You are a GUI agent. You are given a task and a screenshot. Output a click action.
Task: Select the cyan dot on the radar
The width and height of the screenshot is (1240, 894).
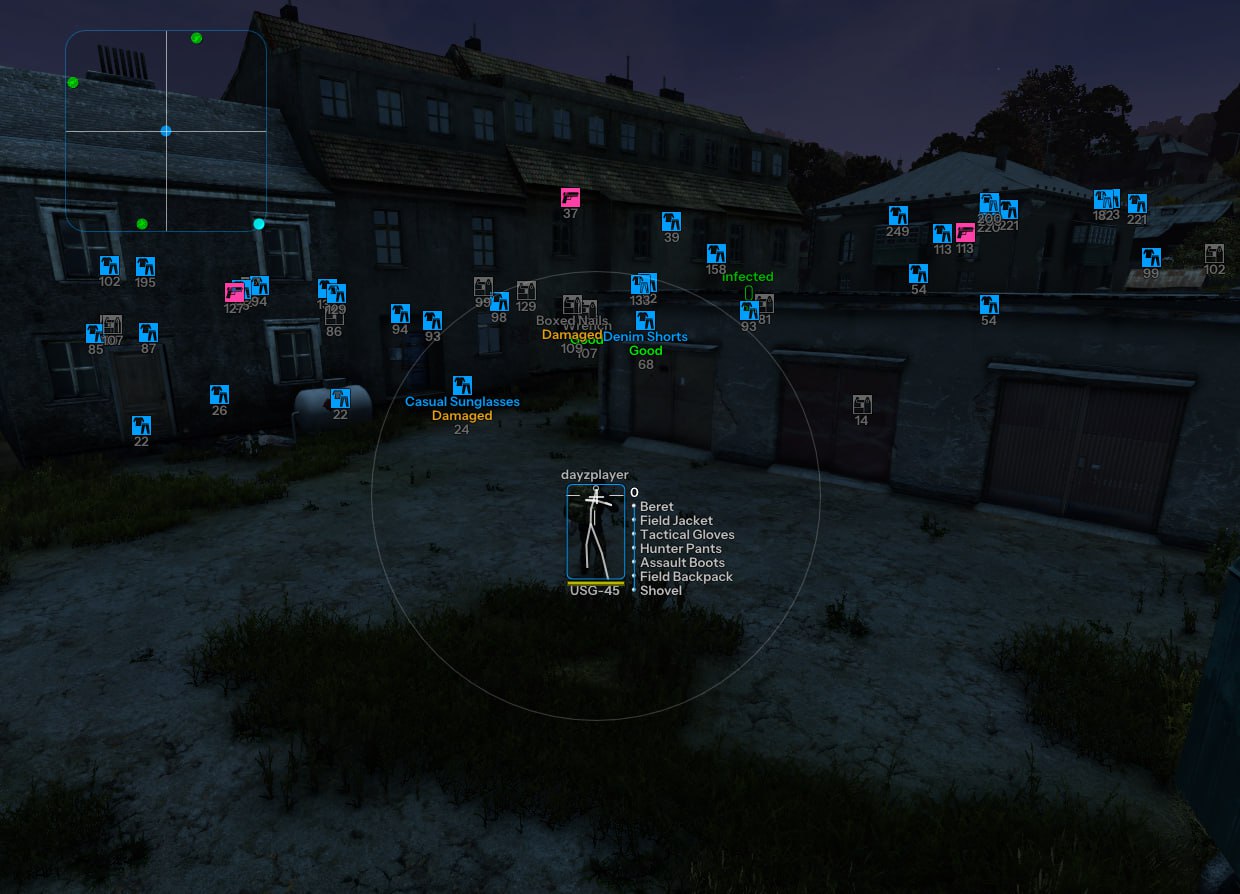pos(259,224)
